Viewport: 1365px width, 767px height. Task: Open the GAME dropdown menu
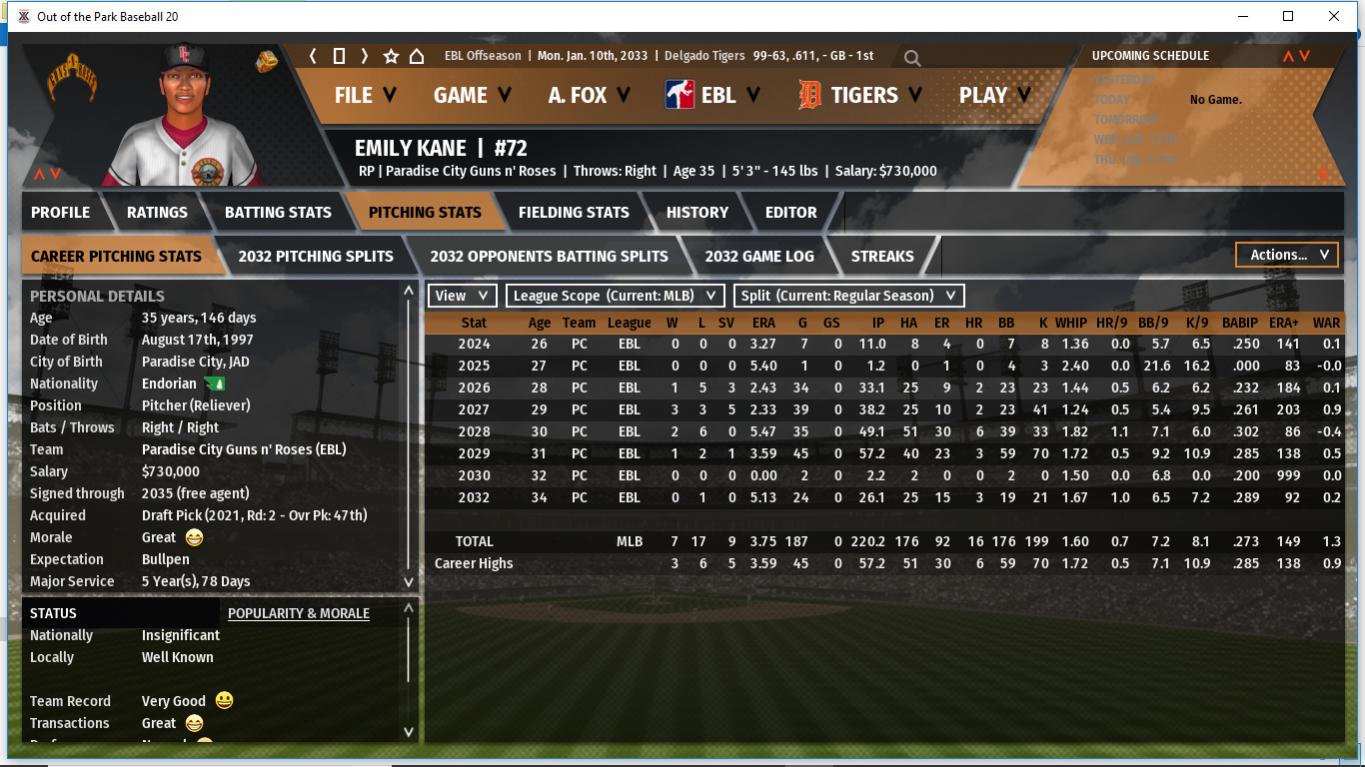(471, 95)
